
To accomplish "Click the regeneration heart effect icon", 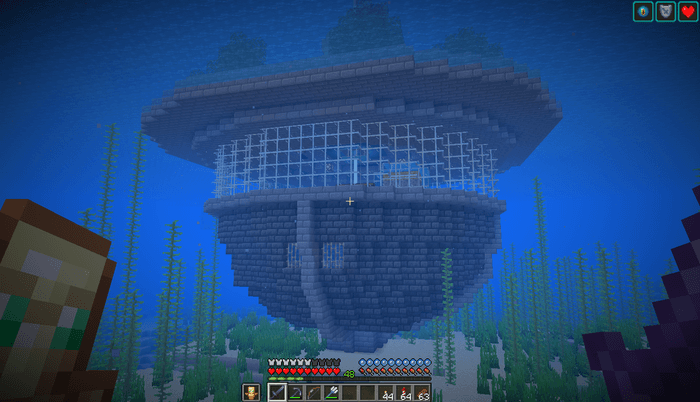I will pyautogui.click(x=688, y=12).
